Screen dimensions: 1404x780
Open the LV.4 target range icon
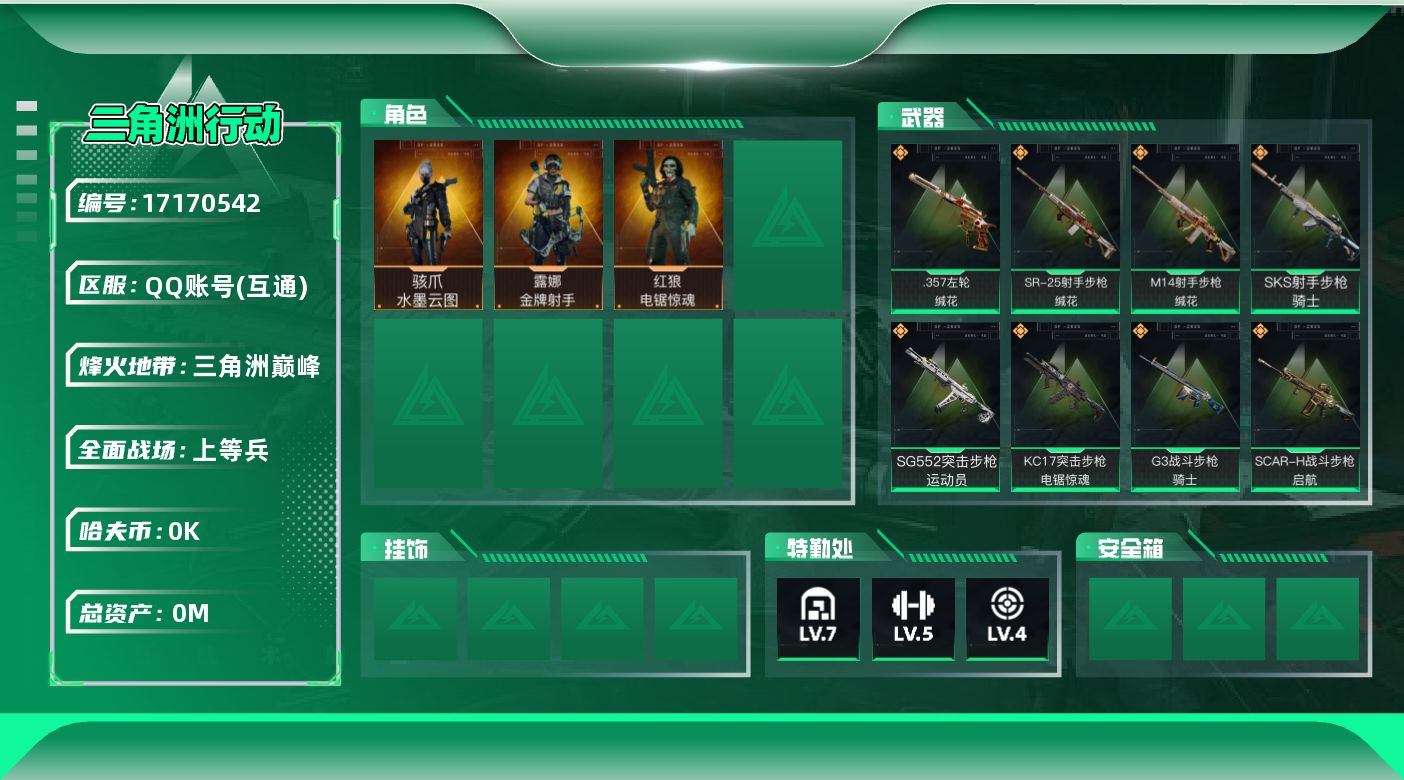point(1007,617)
